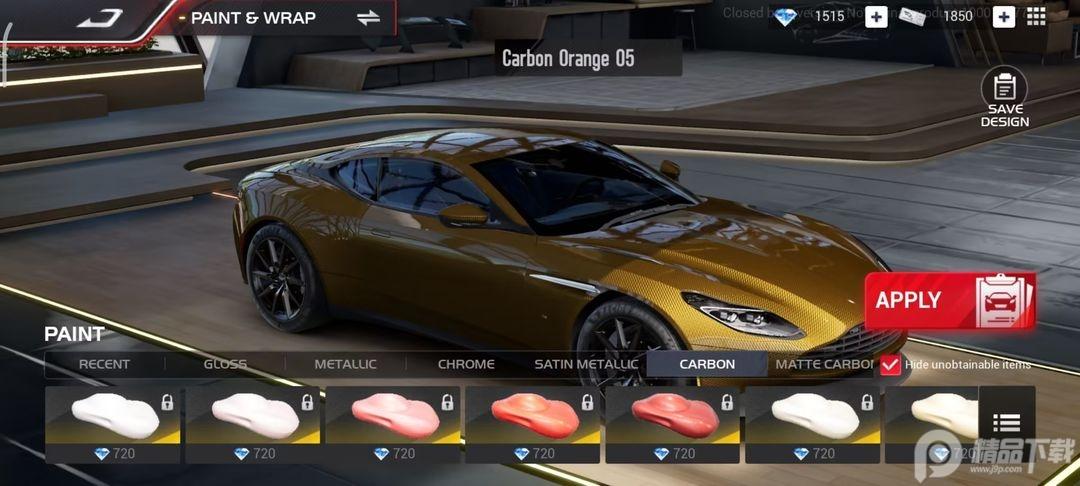The width and height of the screenshot is (1080, 486).
Task: Show the Satin Metallic paints
Action: pyautogui.click(x=586, y=364)
